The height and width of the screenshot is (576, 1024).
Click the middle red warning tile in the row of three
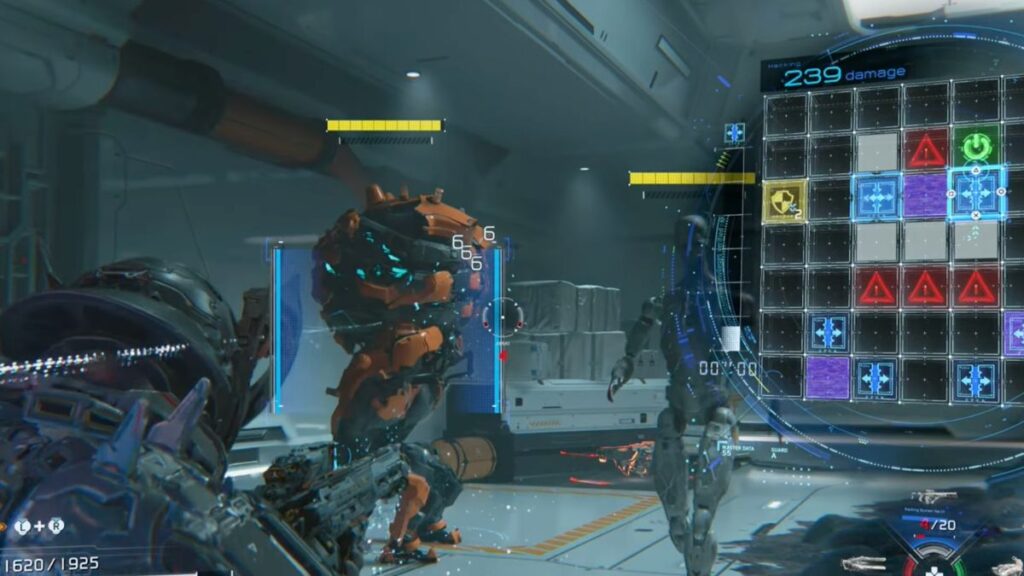(927, 287)
